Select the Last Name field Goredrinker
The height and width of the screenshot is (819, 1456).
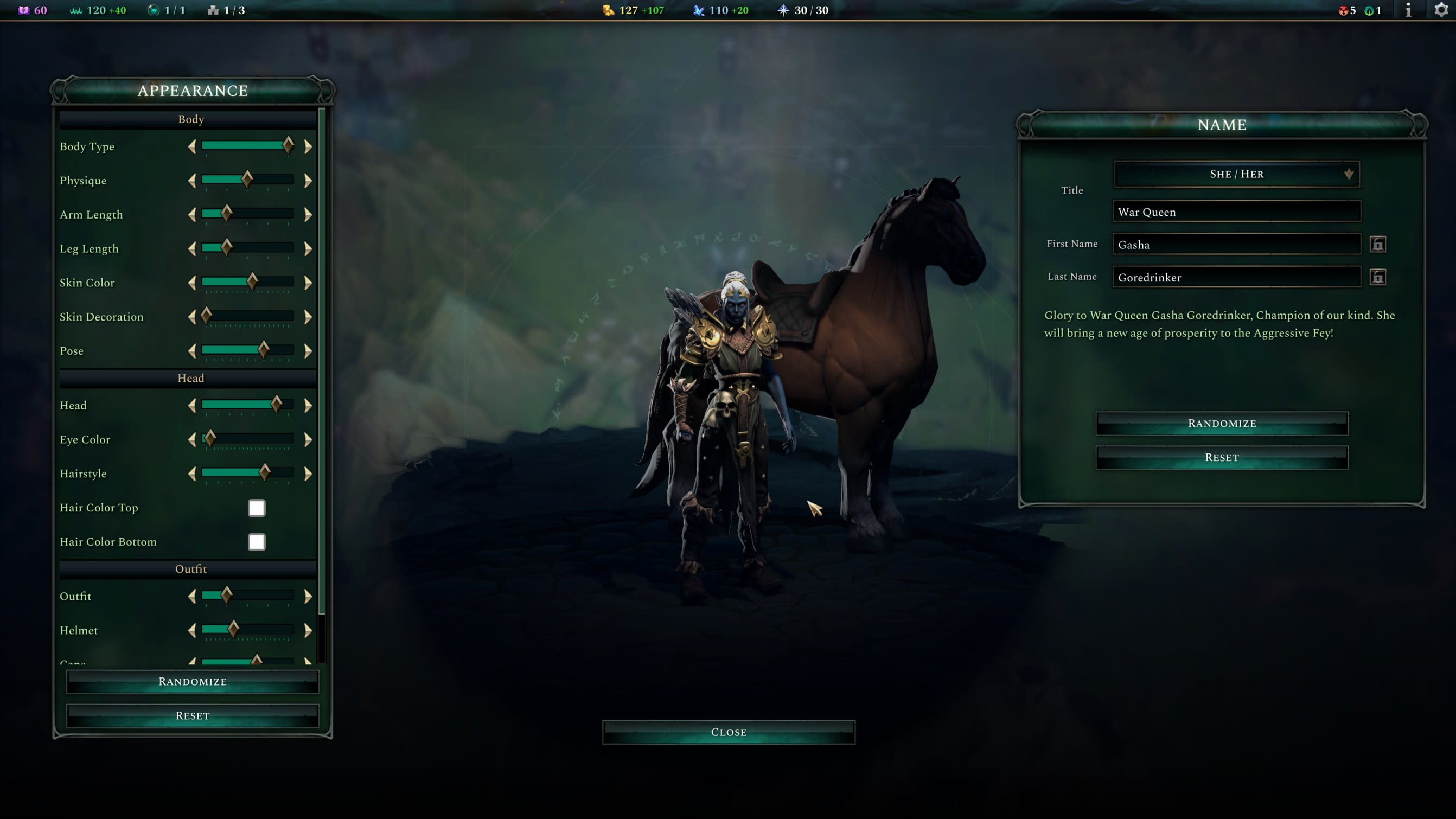pyautogui.click(x=1236, y=278)
